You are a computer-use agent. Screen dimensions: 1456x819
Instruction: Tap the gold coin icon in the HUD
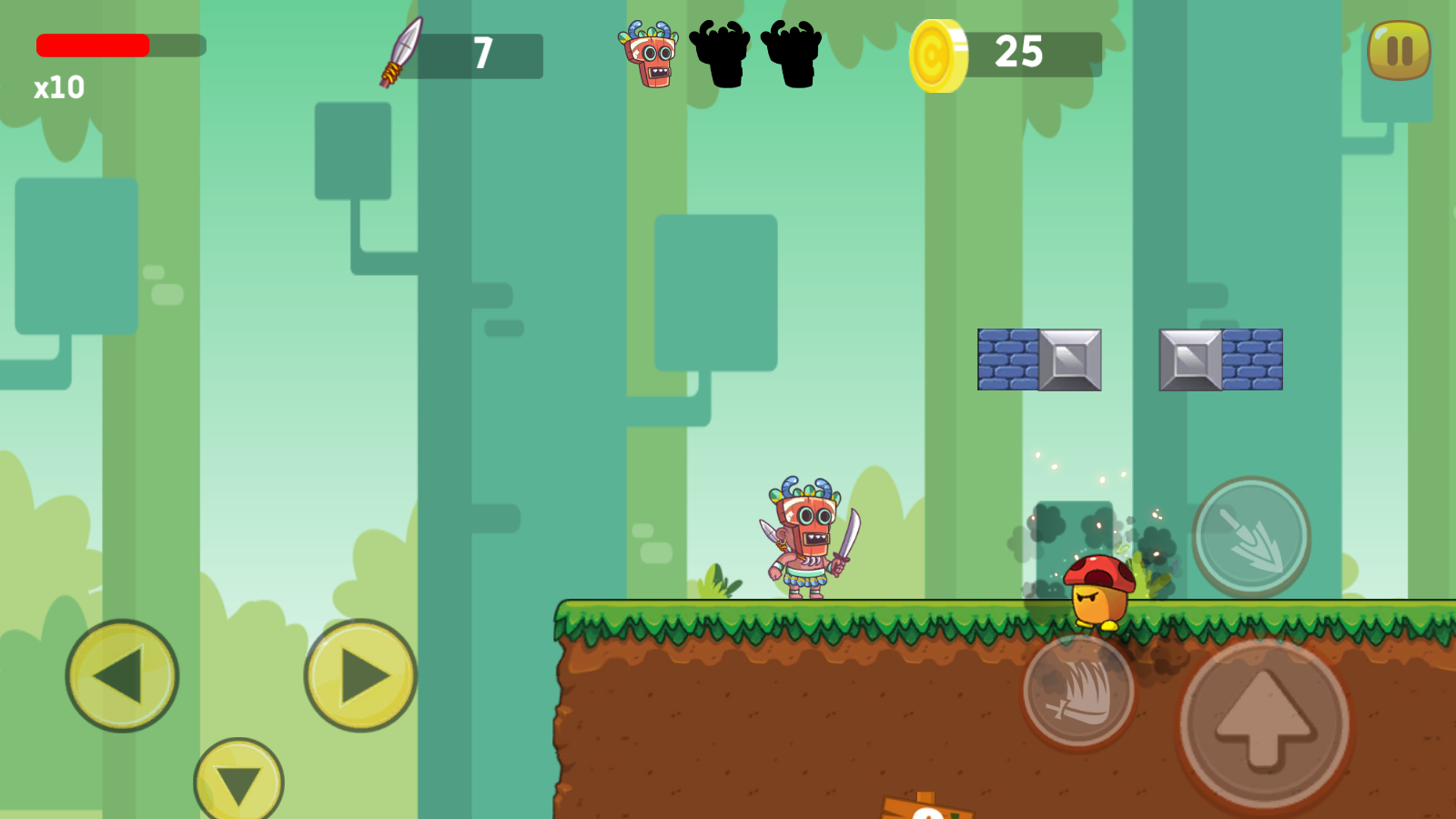pyautogui.click(x=940, y=55)
